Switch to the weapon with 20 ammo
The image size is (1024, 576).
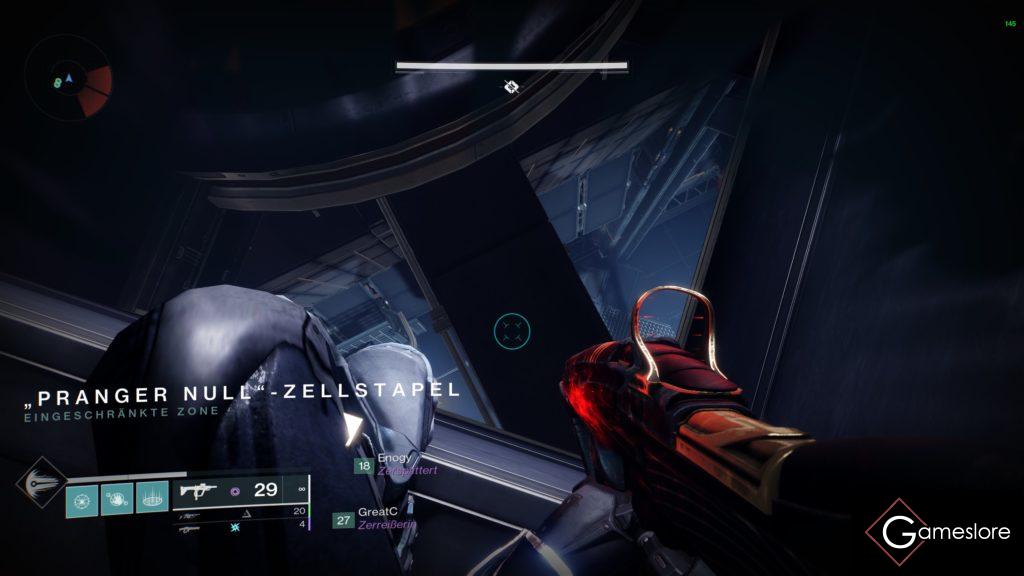(240, 511)
